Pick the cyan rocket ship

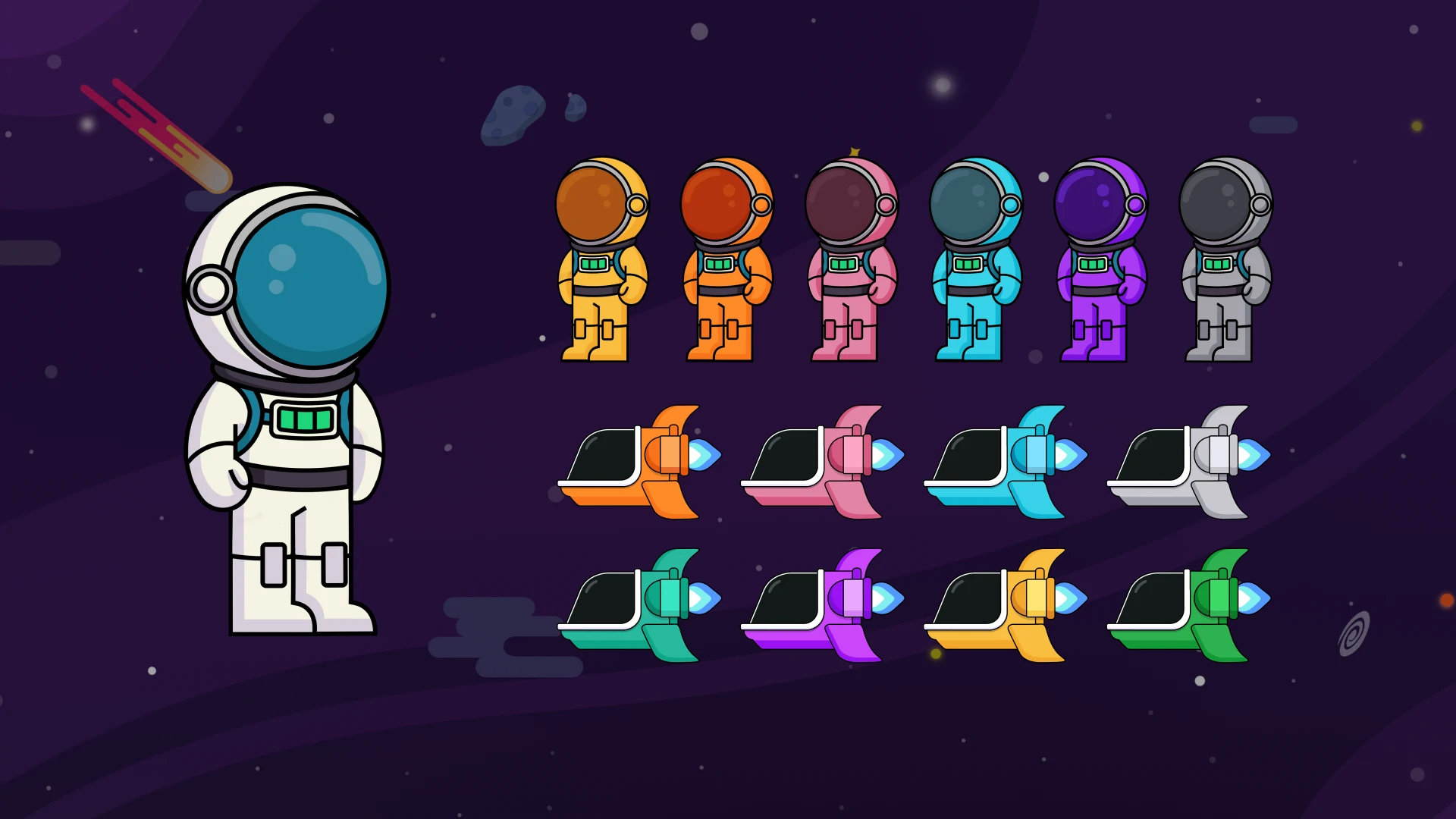pos(1005,463)
